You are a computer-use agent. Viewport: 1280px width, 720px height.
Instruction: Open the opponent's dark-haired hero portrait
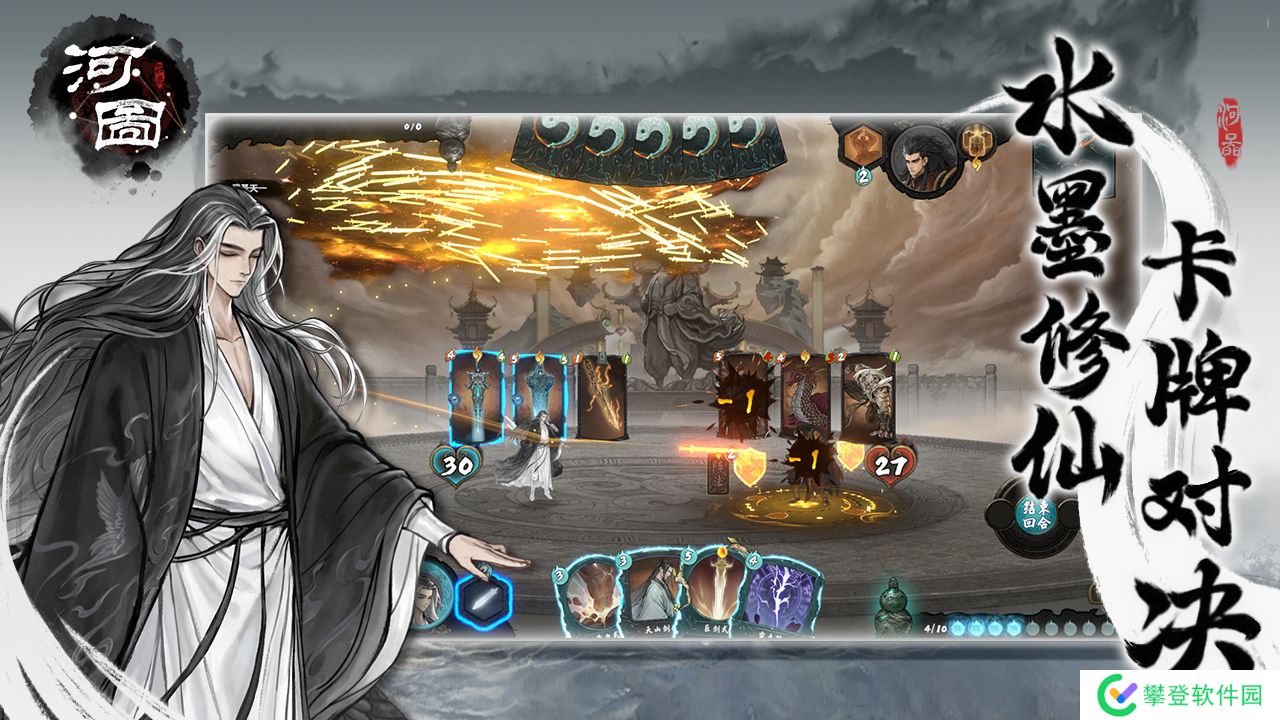[925, 160]
